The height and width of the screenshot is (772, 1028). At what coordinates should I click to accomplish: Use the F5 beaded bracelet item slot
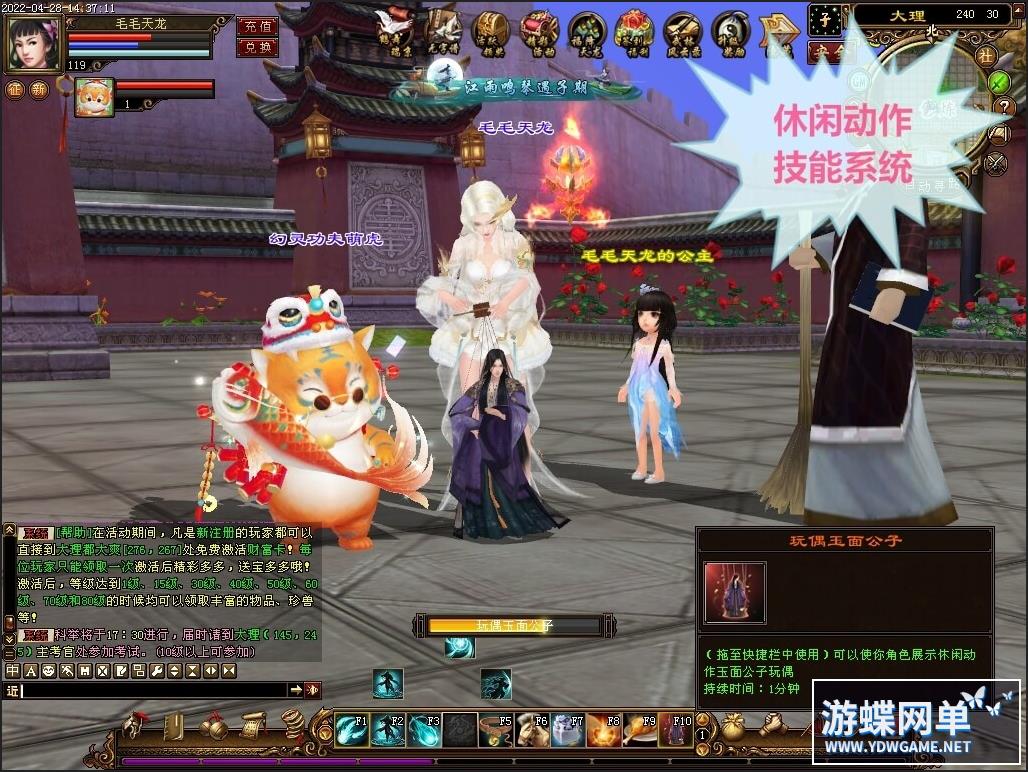click(x=495, y=730)
